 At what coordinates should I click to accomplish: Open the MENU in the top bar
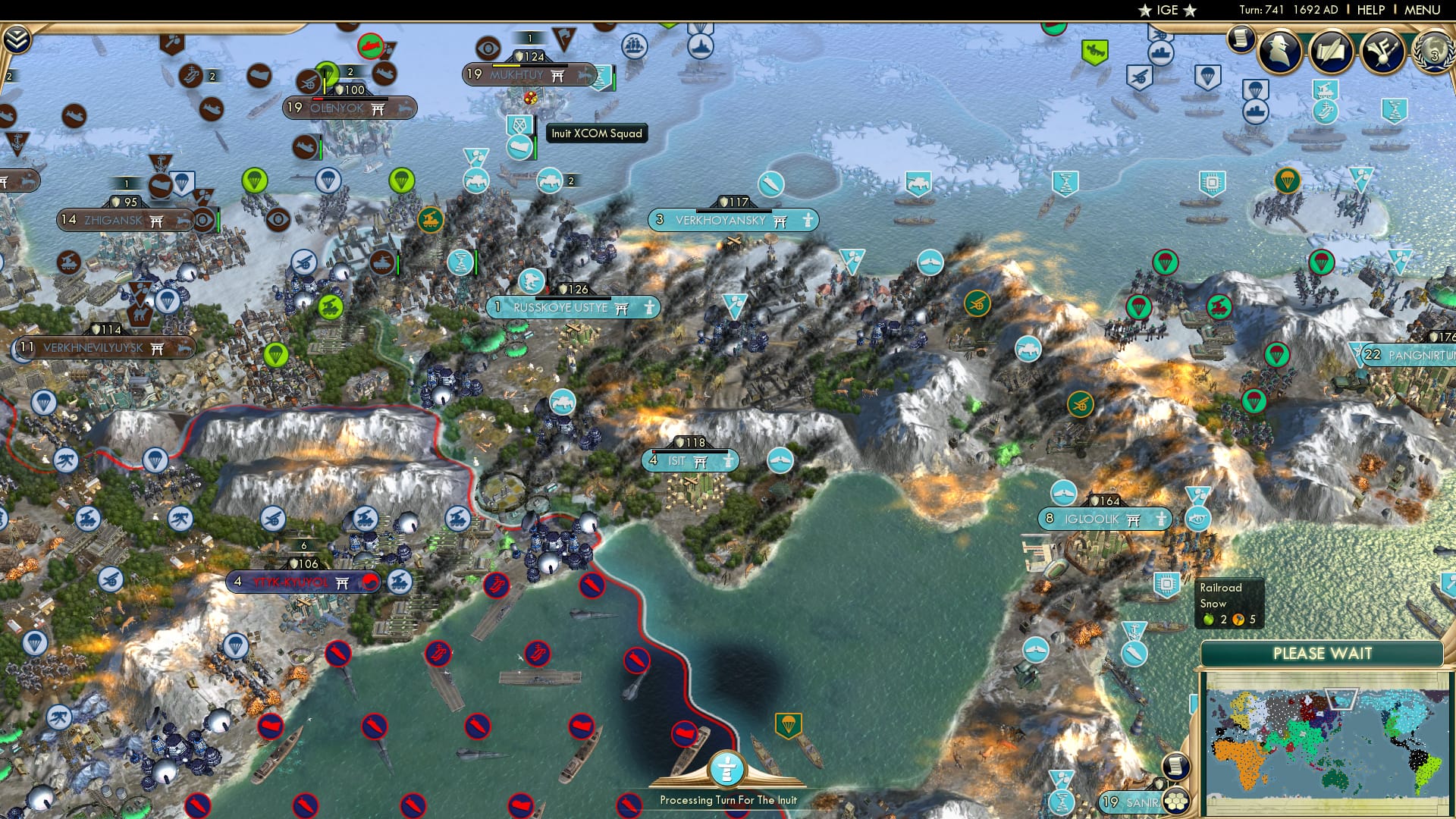(x=1422, y=10)
